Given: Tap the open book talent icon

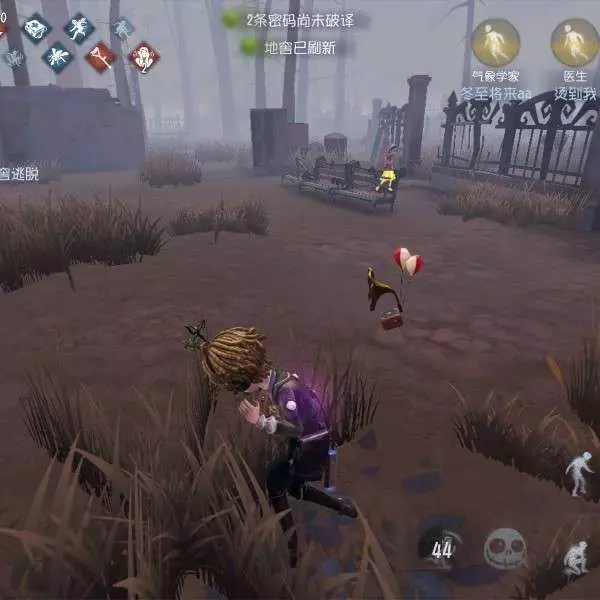Looking at the screenshot, I should tap(37, 28).
